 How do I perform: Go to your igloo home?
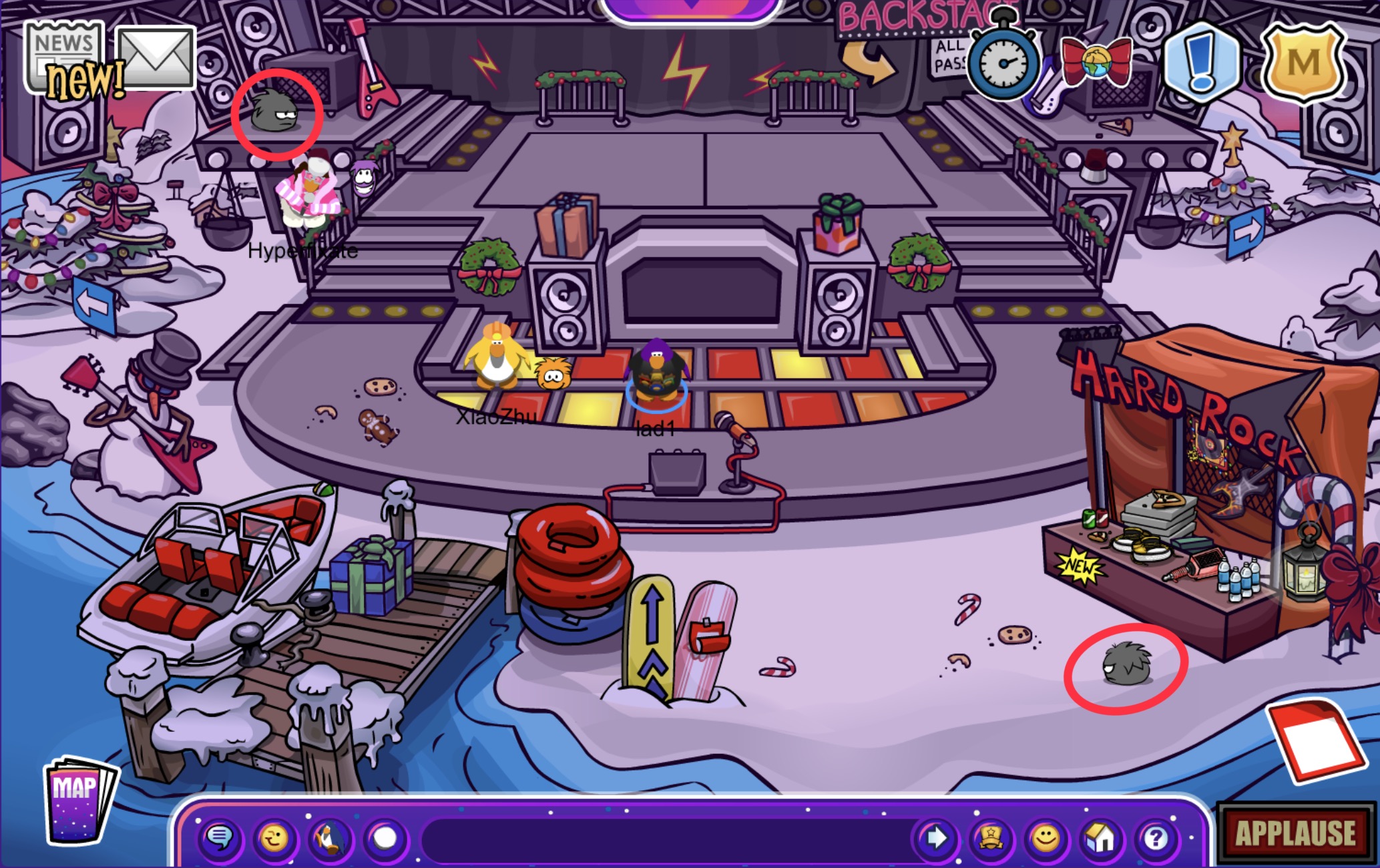pos(1101,837)
